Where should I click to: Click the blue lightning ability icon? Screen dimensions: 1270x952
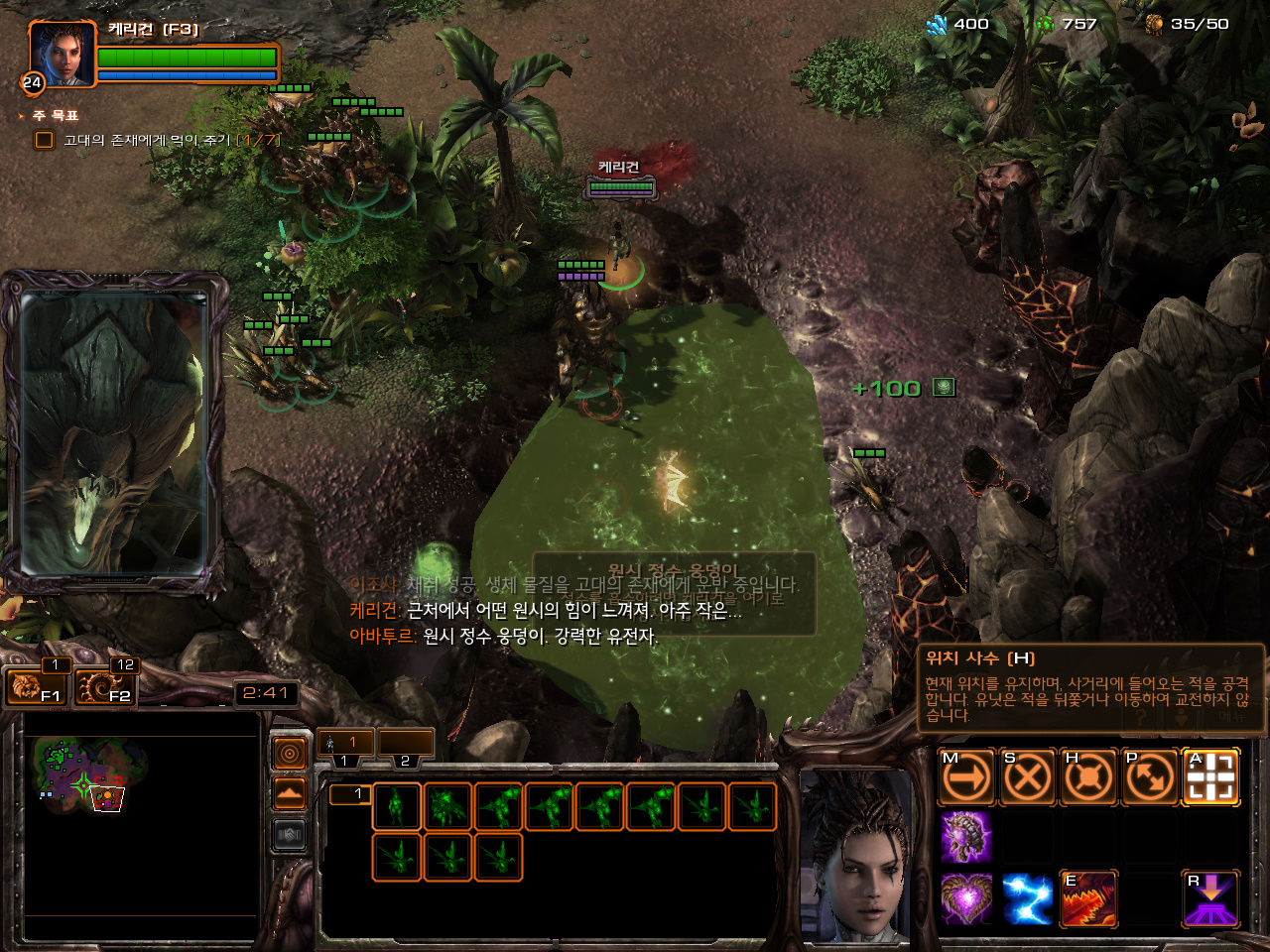pos(1027,898)
